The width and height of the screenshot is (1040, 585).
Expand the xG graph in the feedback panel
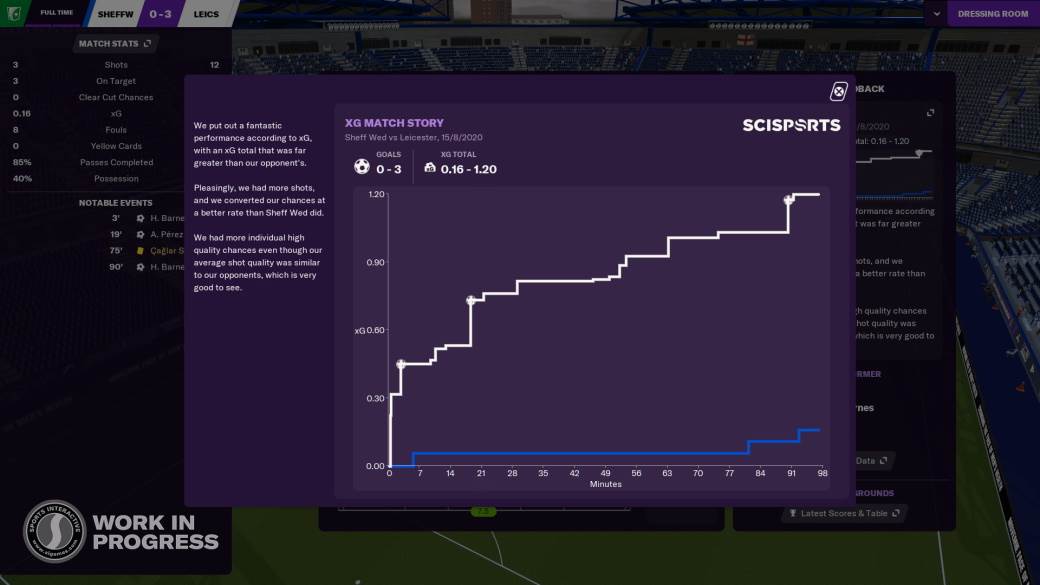point(930,113)
